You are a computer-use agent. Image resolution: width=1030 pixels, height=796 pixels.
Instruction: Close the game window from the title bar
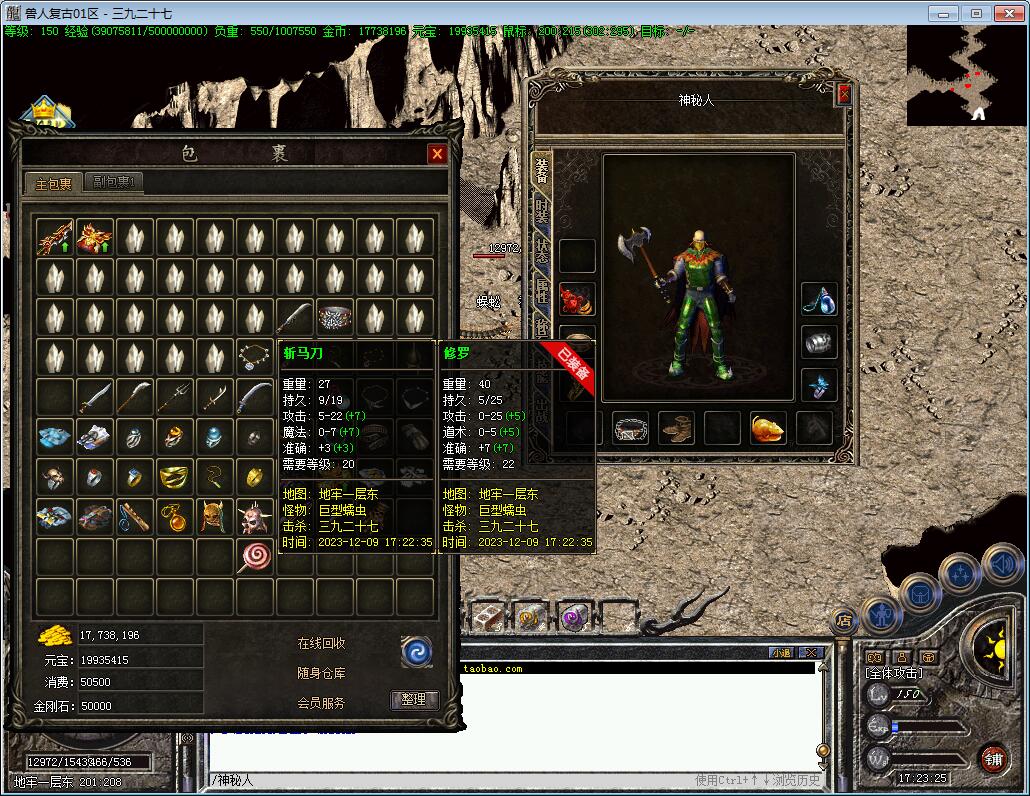click(1009, 13)
